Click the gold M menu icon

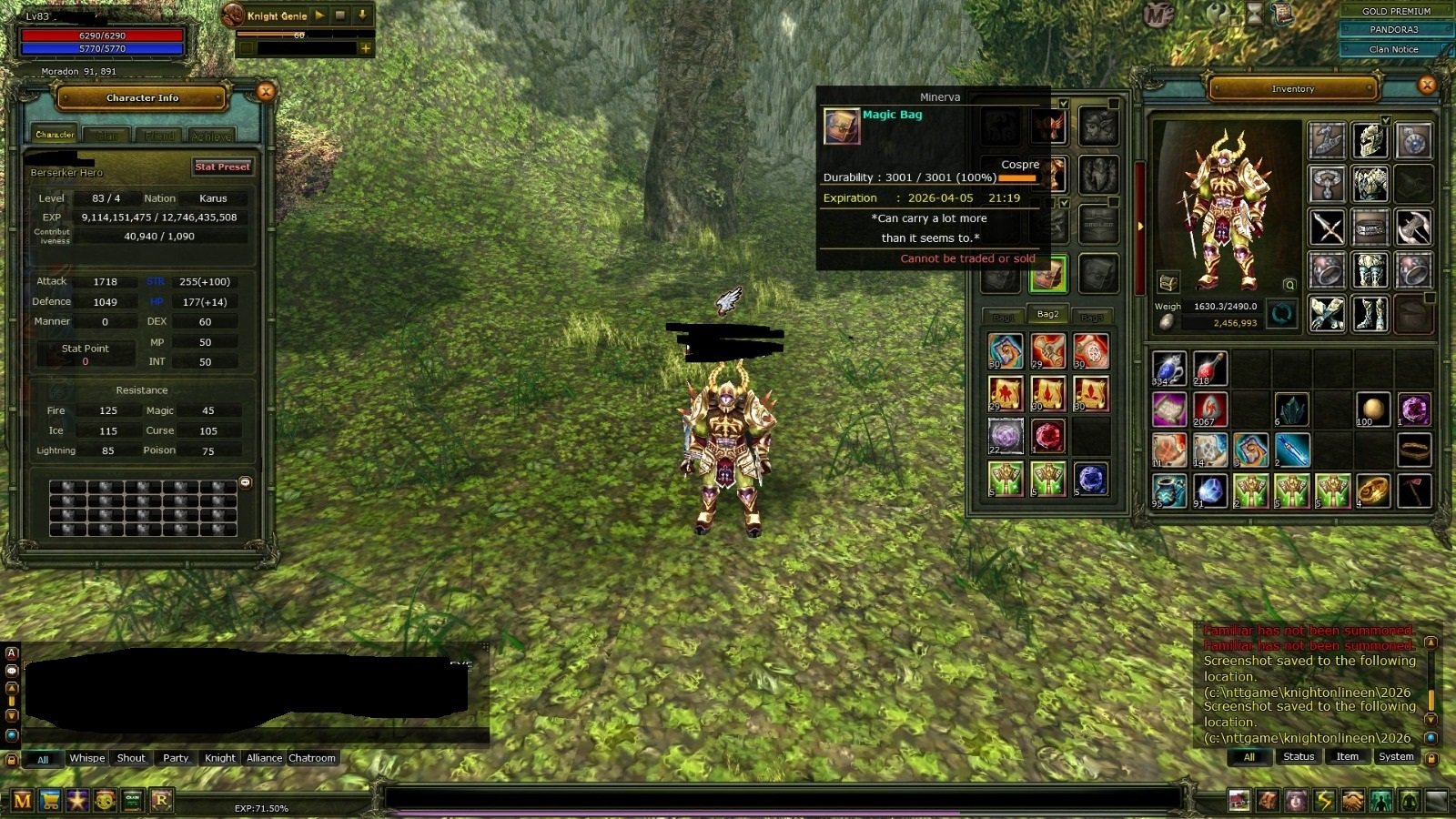coord(22,801)
